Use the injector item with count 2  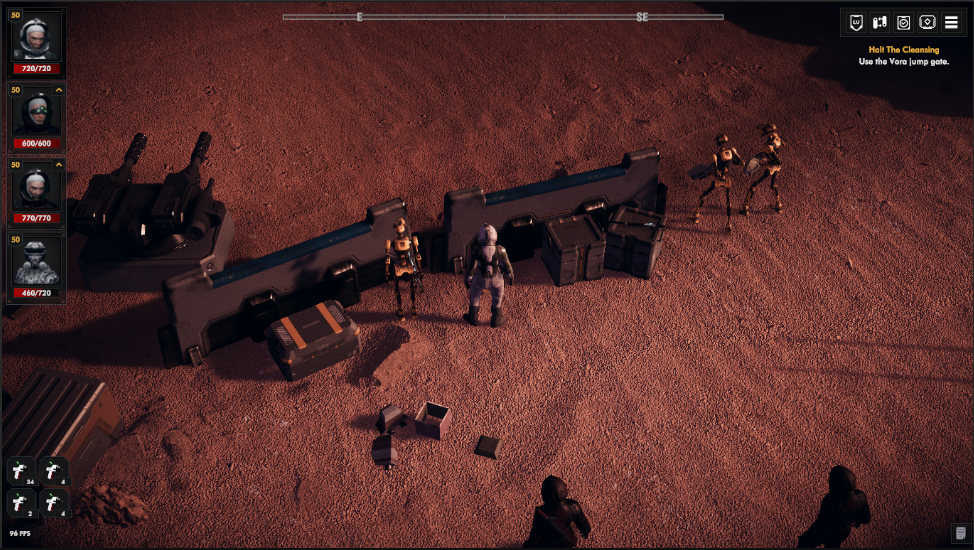(23, 503)
